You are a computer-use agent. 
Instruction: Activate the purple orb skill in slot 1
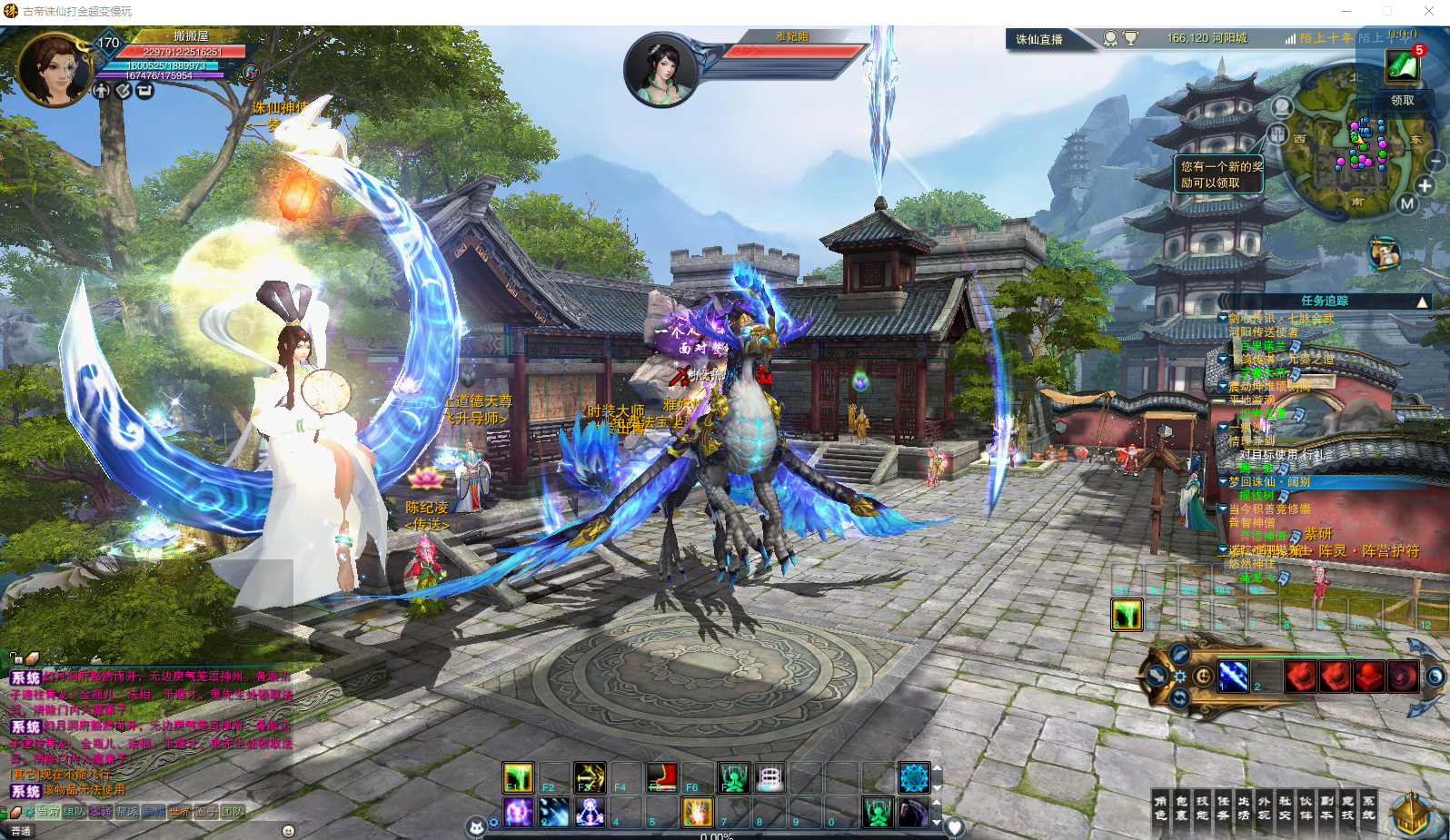pos(518,812)
